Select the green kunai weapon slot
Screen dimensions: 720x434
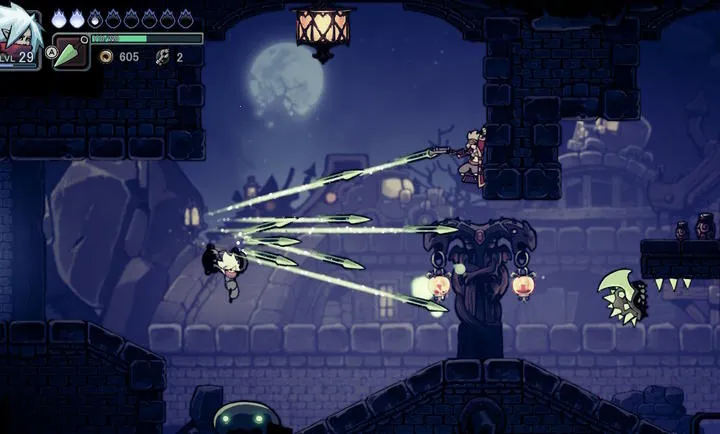(70, 52)
